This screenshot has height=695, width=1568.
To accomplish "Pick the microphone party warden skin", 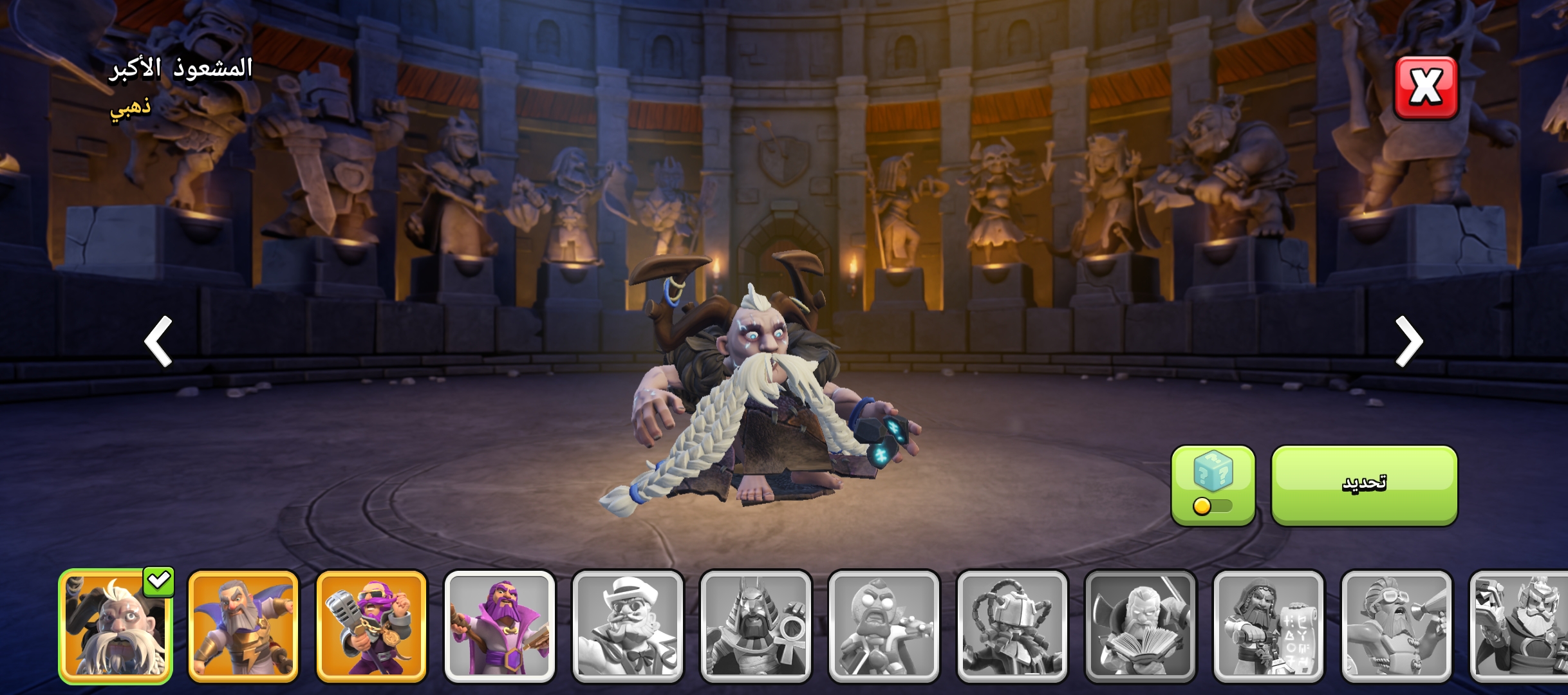I will [x=371, y=626].
